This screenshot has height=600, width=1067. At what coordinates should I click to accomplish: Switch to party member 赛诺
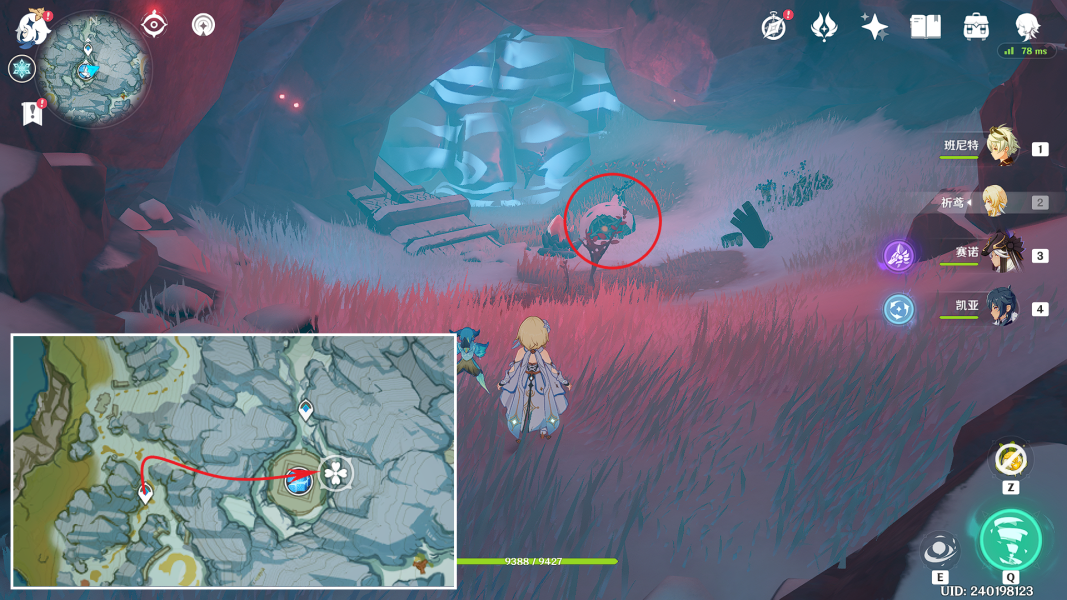click(x=1000, y=255)
